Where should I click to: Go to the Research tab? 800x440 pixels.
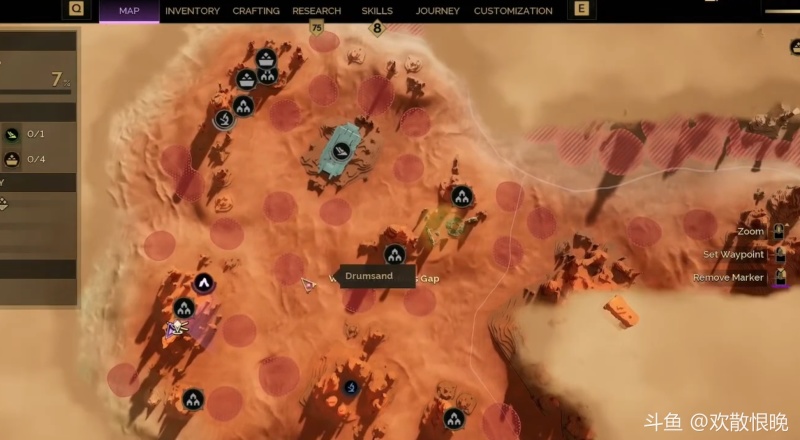[x=316, y=11]
